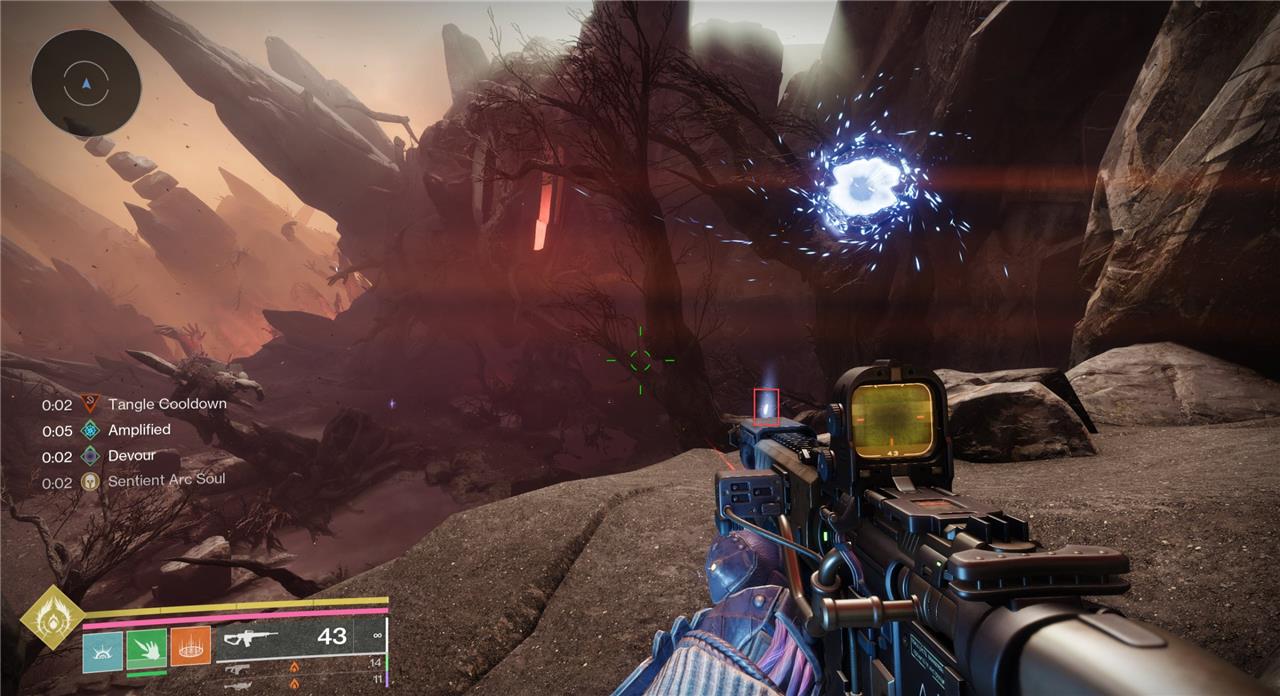
Task: Click the Amplified buff icon
Action: [91, 430]
